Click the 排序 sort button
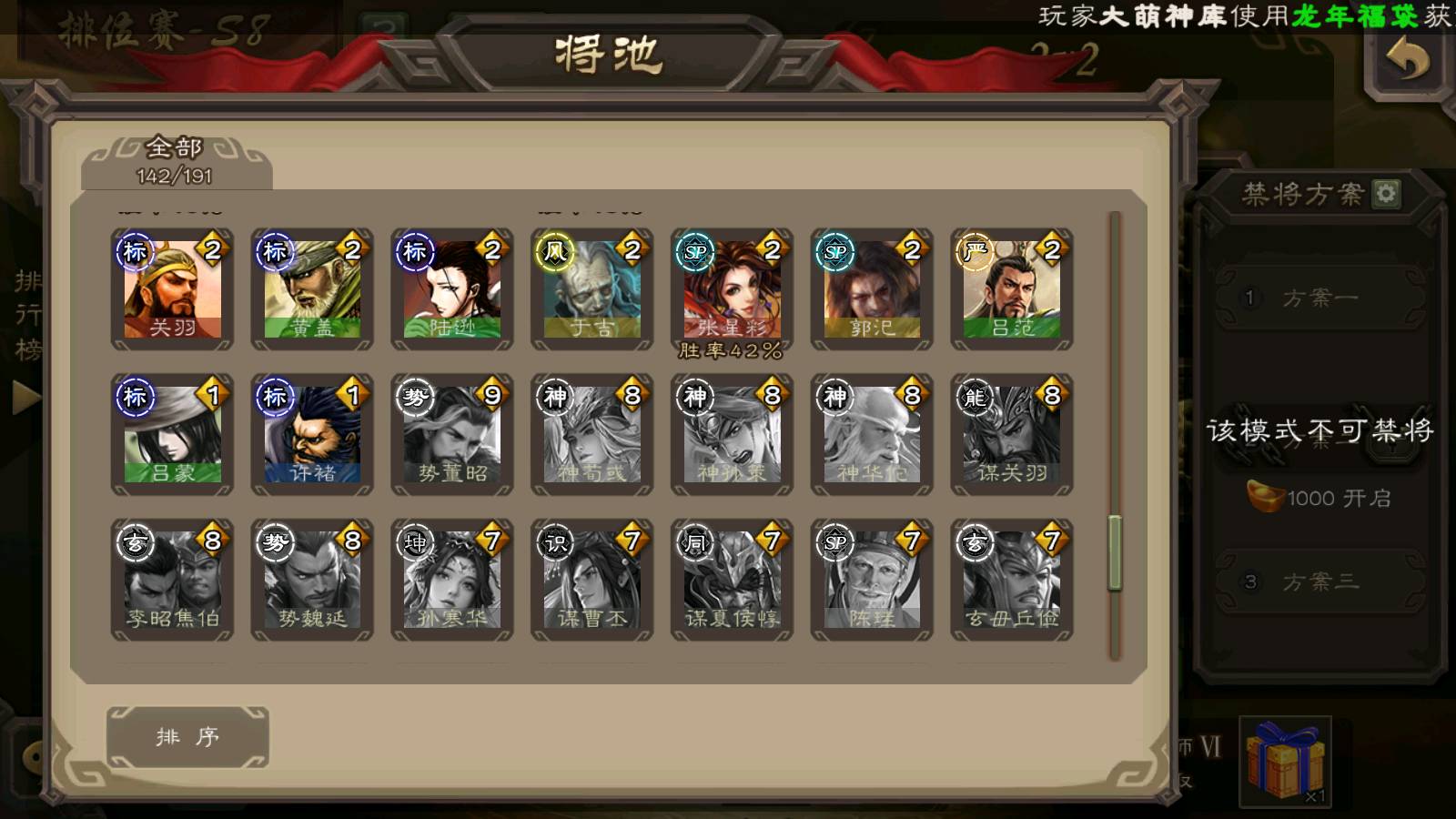Screen dimensions: 1456x819 (x=187, y=737)
